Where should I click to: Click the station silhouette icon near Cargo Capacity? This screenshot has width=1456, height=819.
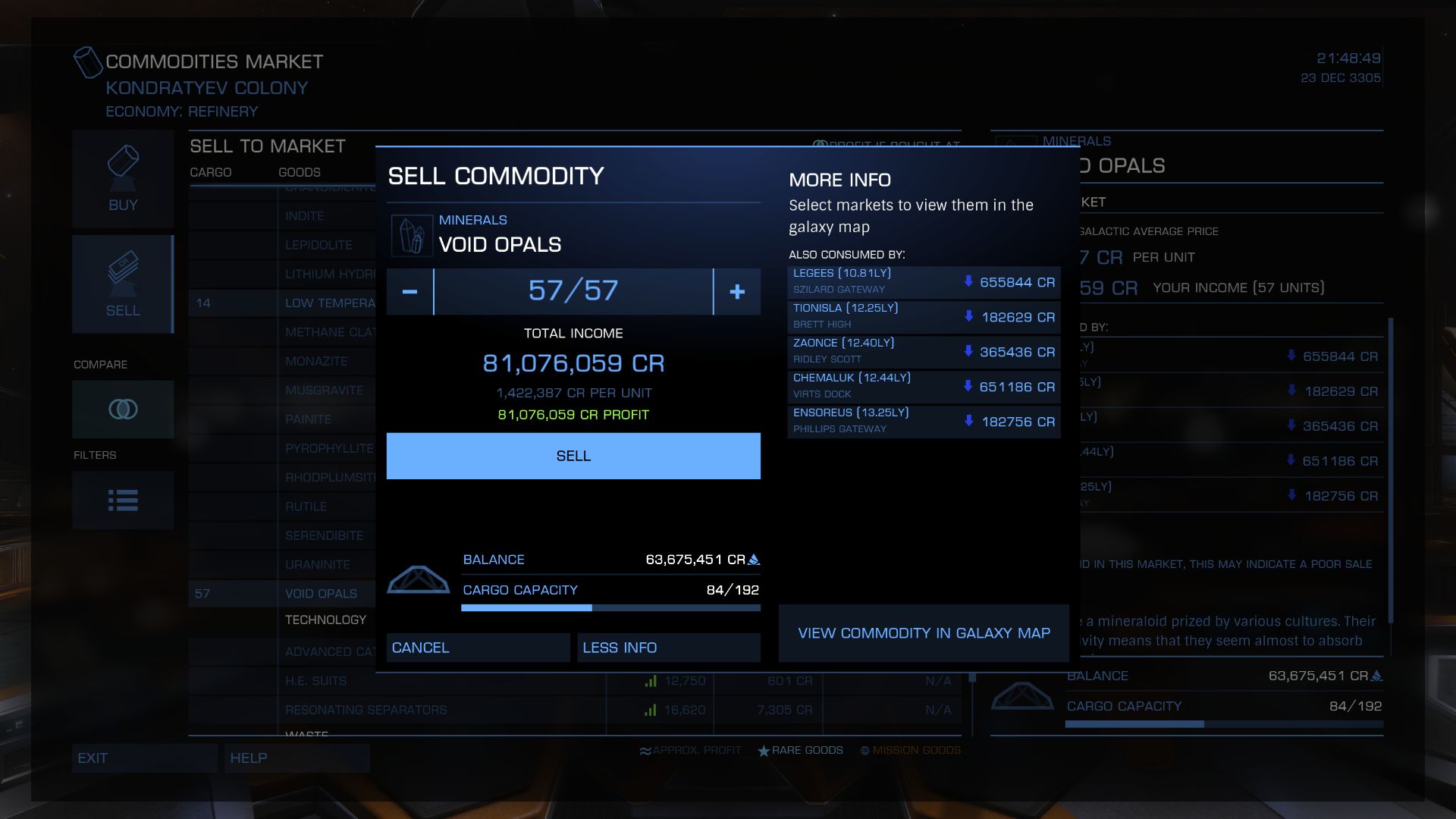pyautogui.click(x=418, y=578)
